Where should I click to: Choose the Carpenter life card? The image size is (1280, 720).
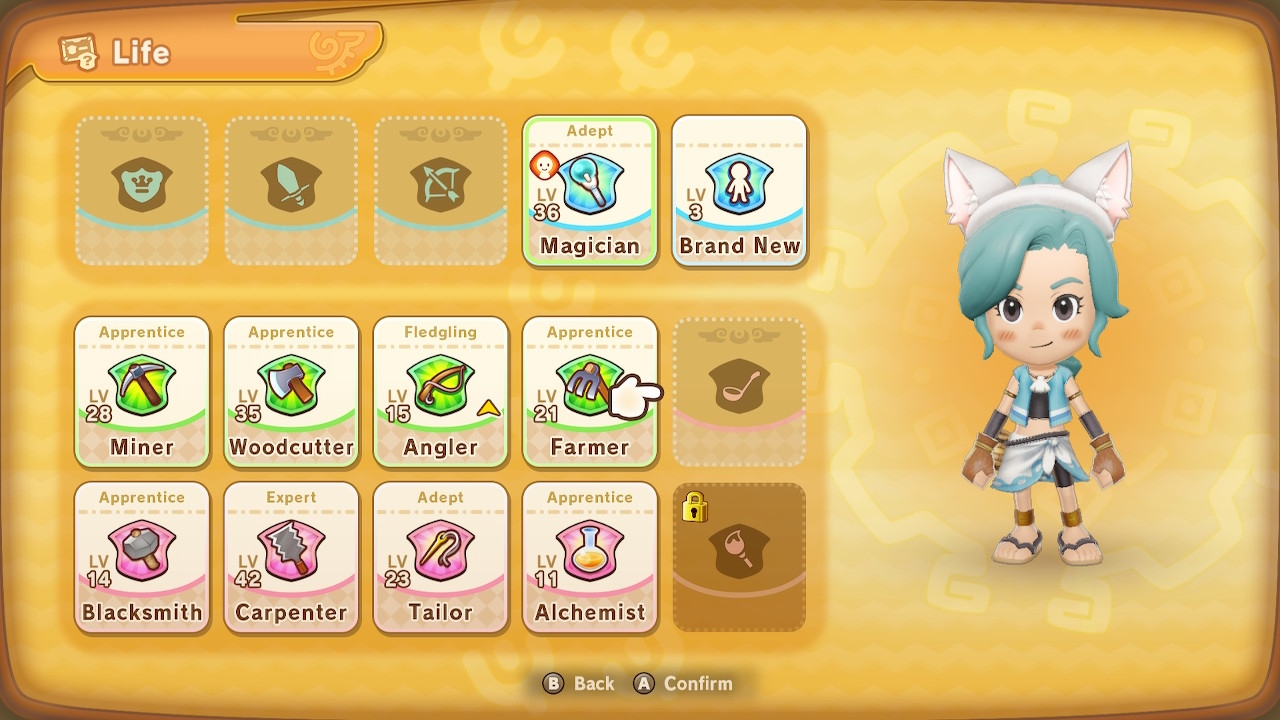click(291, 557)
